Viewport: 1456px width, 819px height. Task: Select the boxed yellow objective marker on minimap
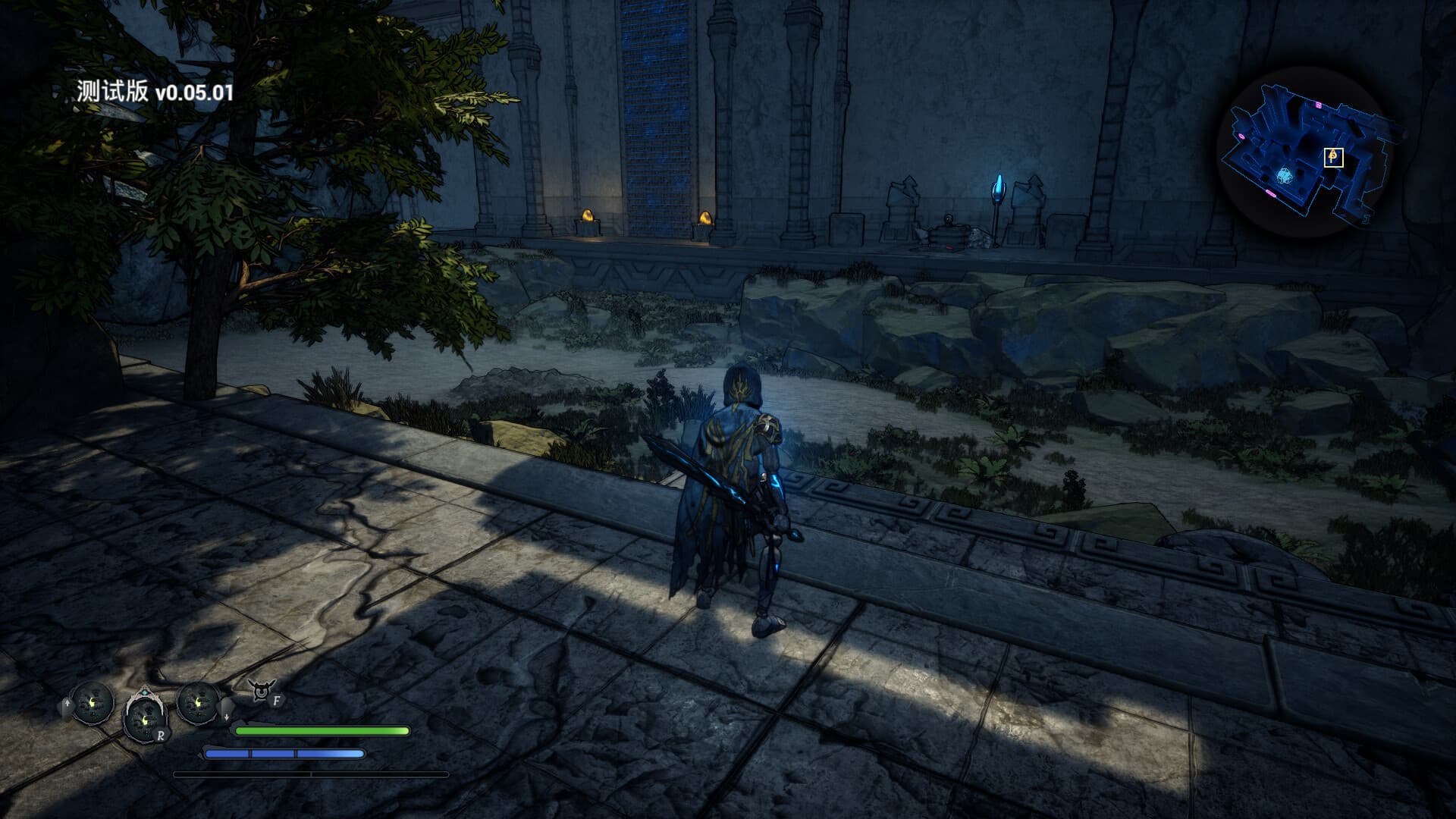pos(1334,157)
